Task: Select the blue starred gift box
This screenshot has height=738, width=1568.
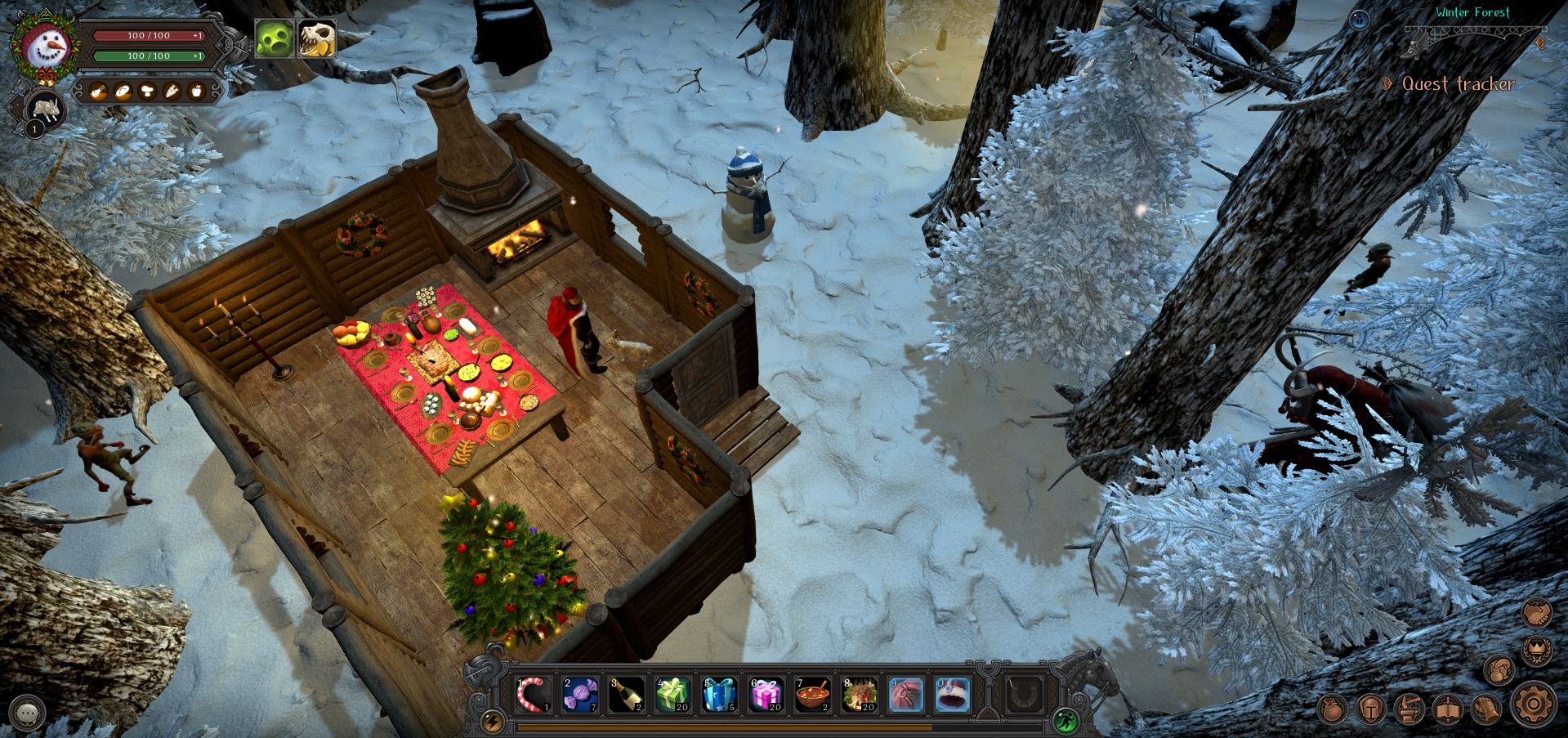Action: point(720,695)
